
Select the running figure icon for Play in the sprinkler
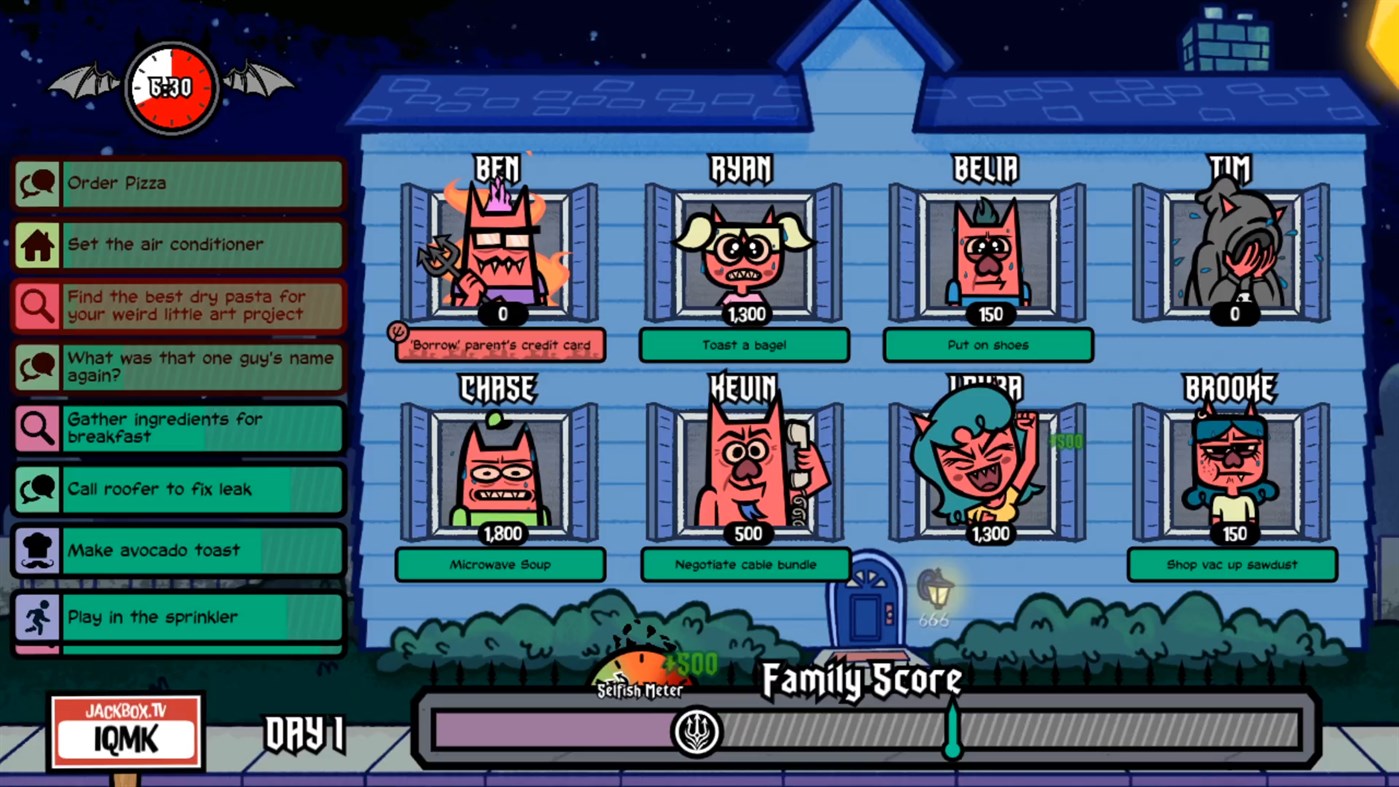(37, 617)
